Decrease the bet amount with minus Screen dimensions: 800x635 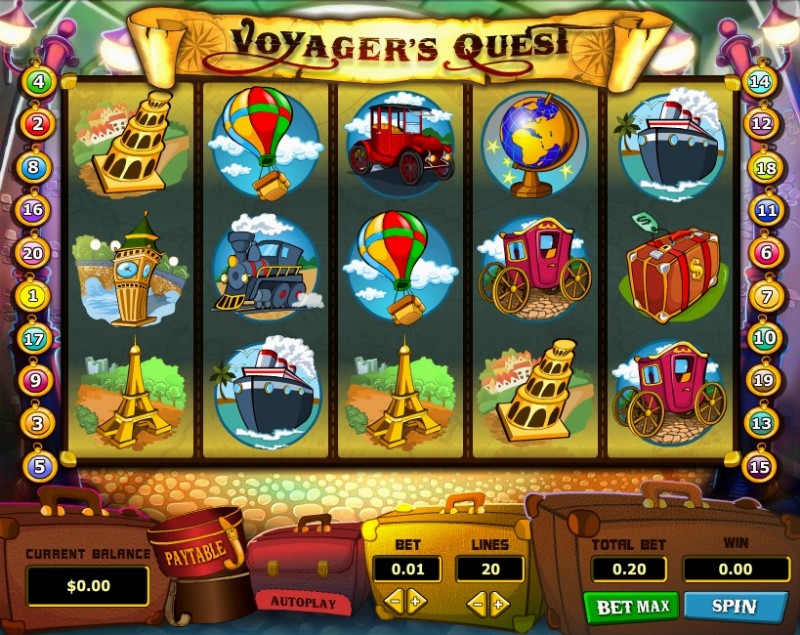click(x=393, y=601)
